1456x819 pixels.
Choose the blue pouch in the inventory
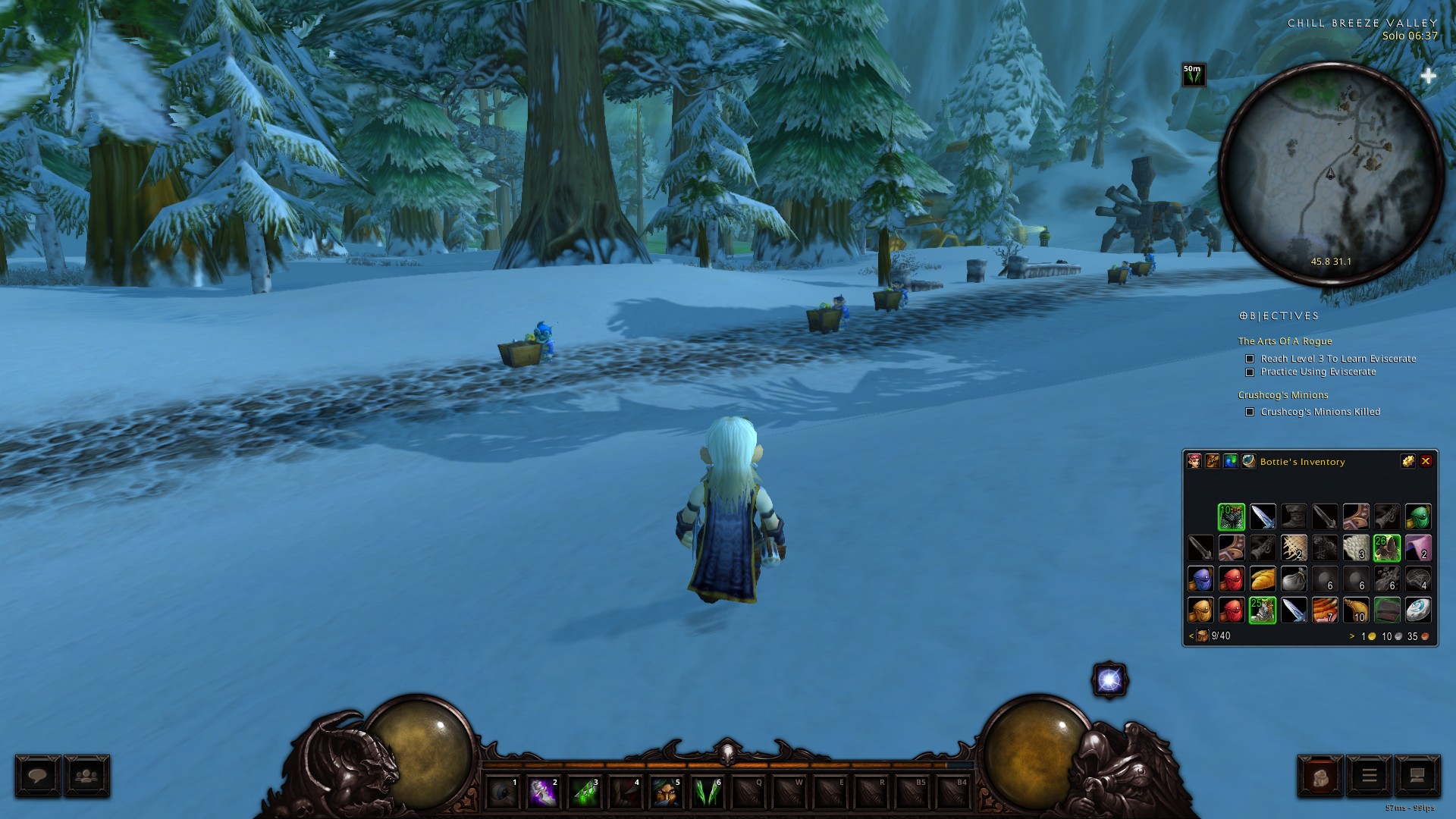pos(1200,579)
